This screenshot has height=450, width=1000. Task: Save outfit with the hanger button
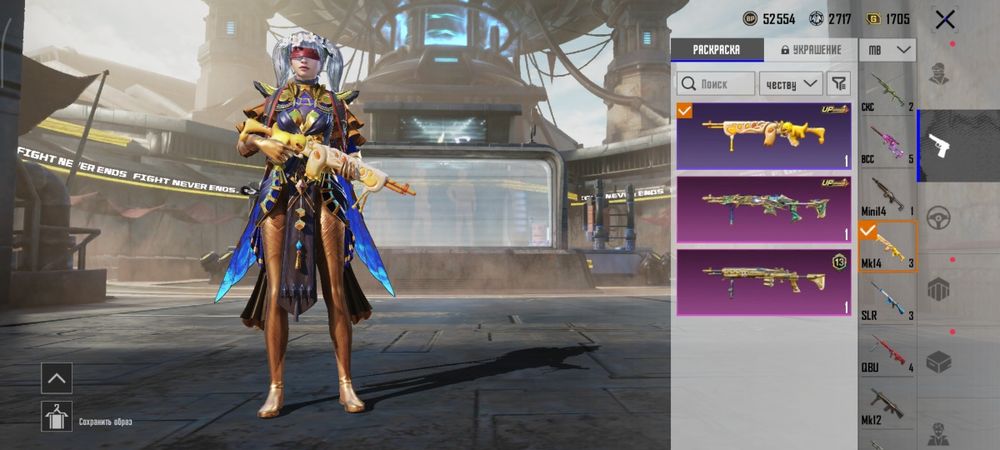56,416
